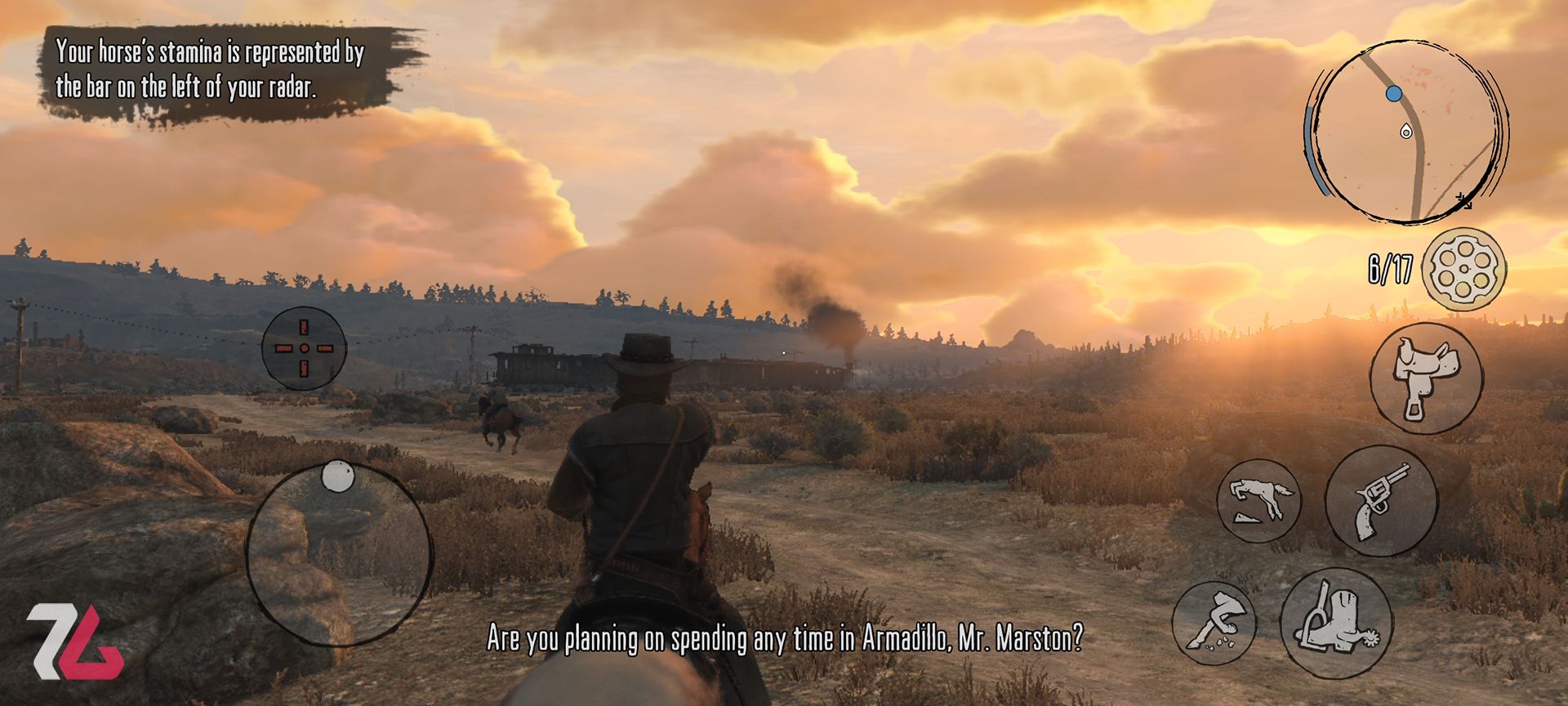The height and width of the screenshot is (706, 1568).
Task: Tap the horse hoof brake button
Action: click(x=1214, y=623)
